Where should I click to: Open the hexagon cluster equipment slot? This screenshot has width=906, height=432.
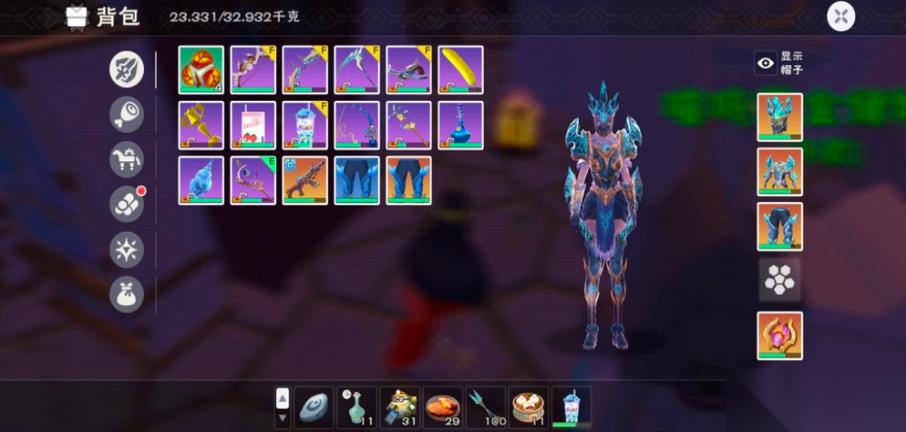coord(779,281)
